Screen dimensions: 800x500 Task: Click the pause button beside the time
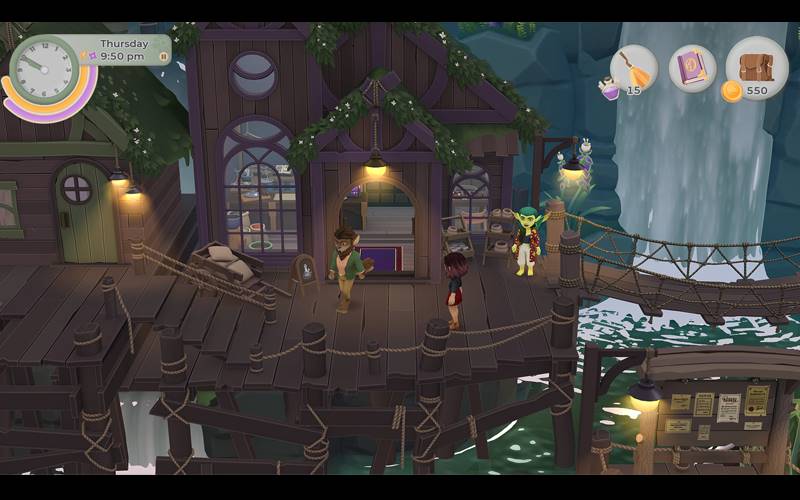pyautogui.click(x=163, y=57)
